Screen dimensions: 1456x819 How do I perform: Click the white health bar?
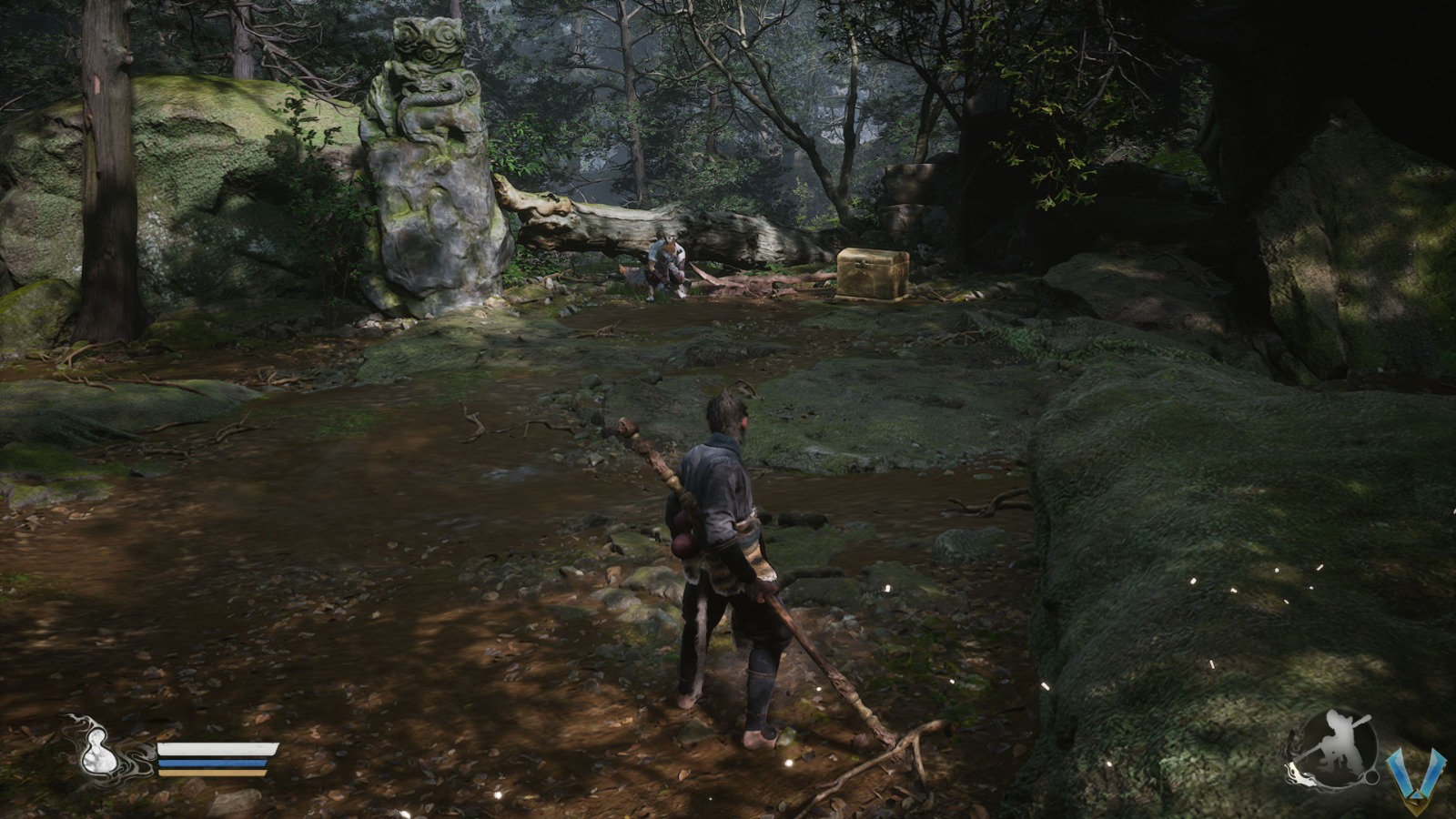pos(219,748)
